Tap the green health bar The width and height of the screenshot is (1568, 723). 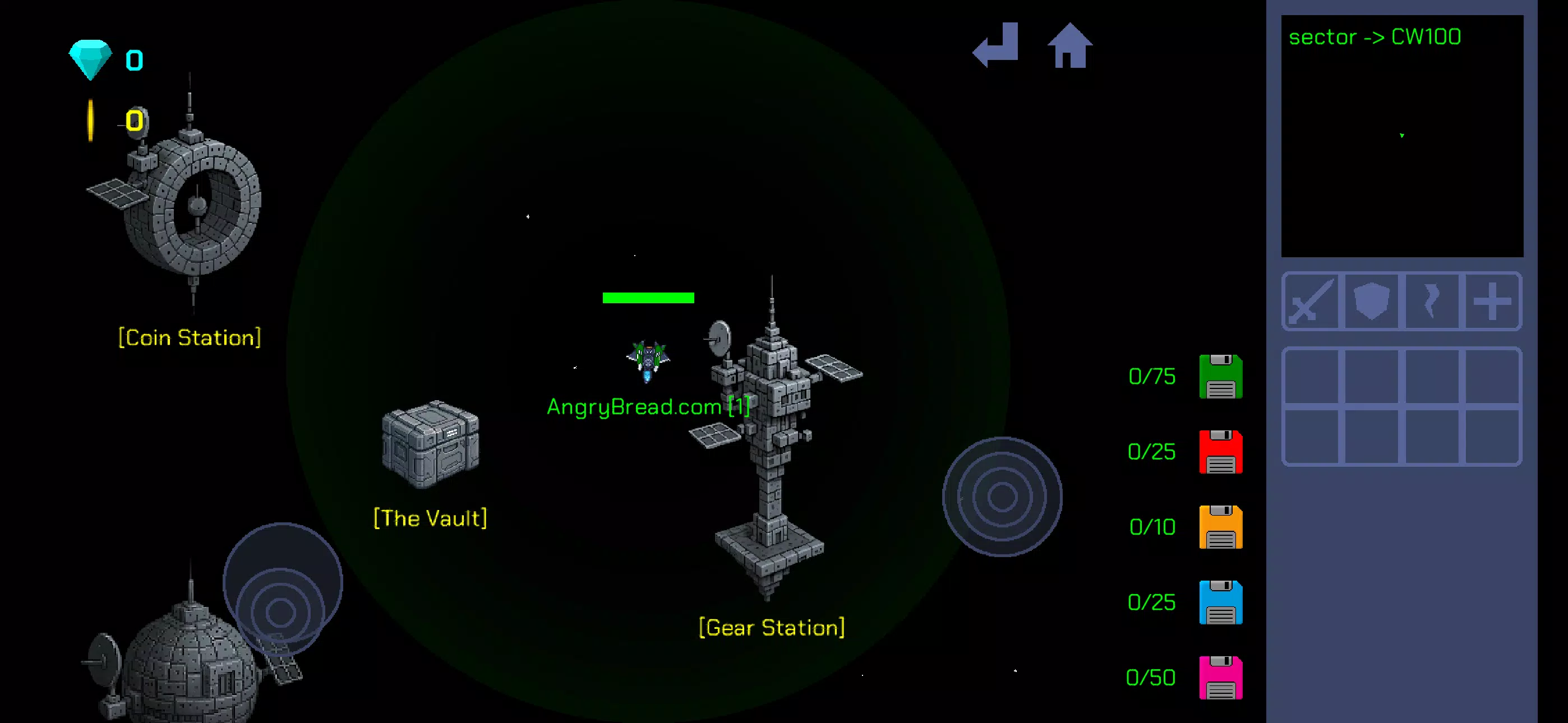click(x=648, y=298)
